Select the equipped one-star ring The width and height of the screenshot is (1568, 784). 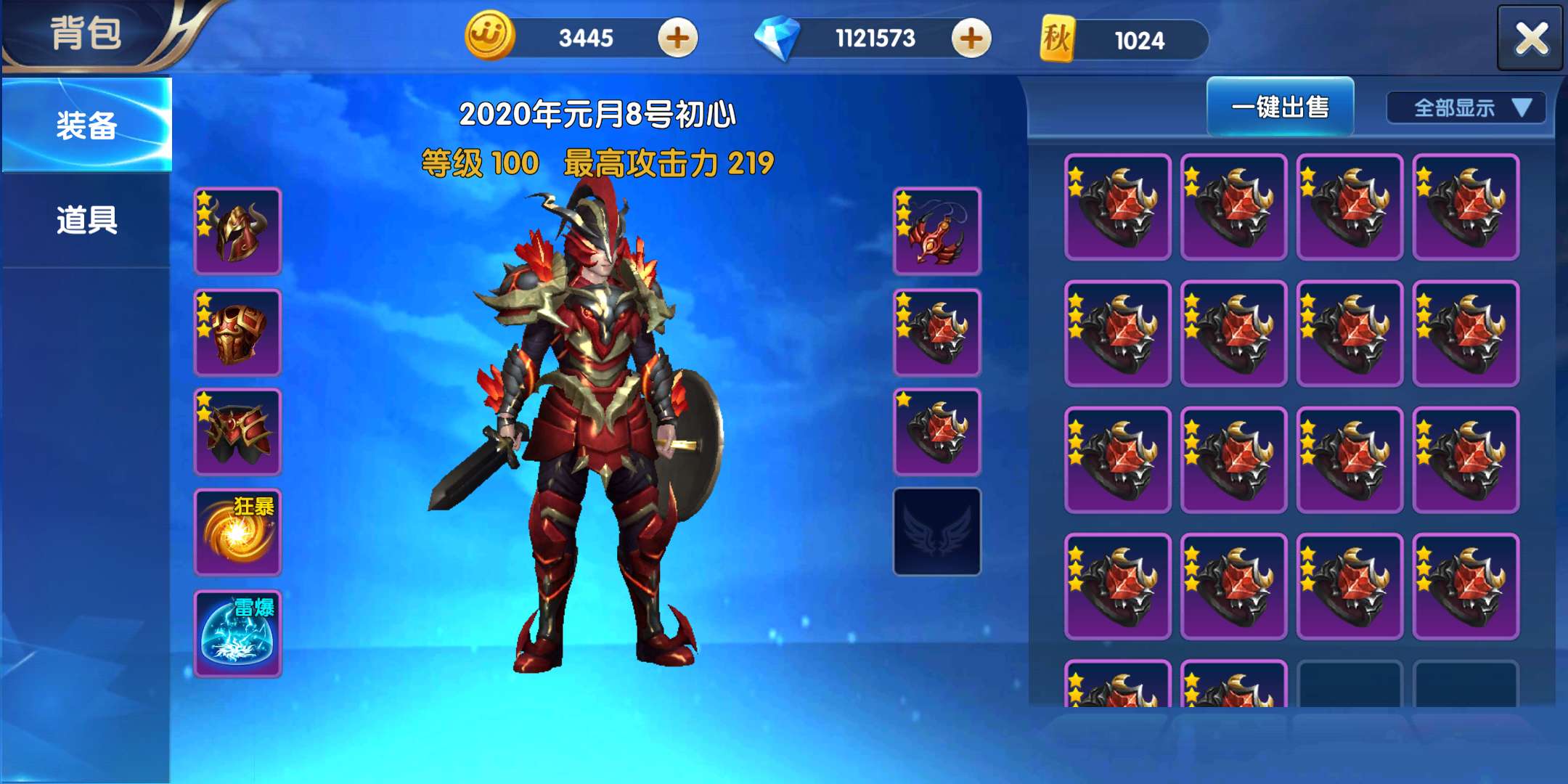[936, 428]
